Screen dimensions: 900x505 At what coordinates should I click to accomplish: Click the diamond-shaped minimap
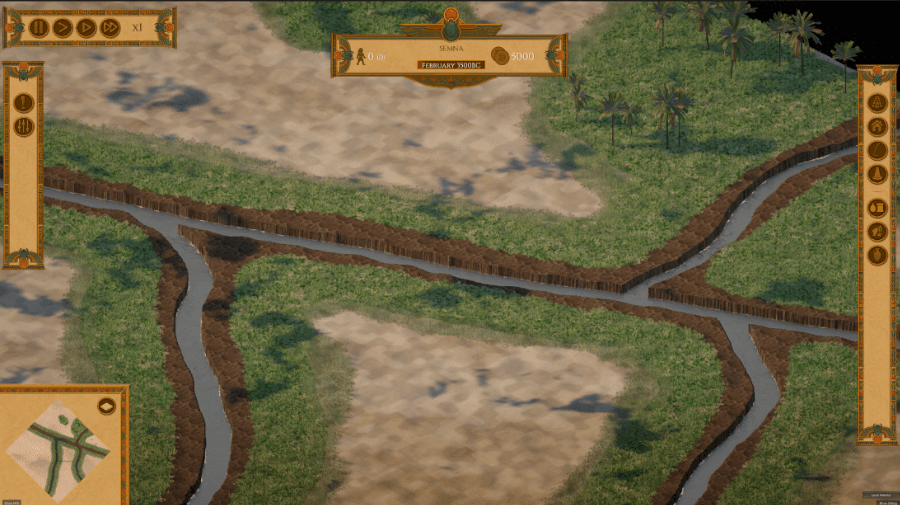[57, 446]
